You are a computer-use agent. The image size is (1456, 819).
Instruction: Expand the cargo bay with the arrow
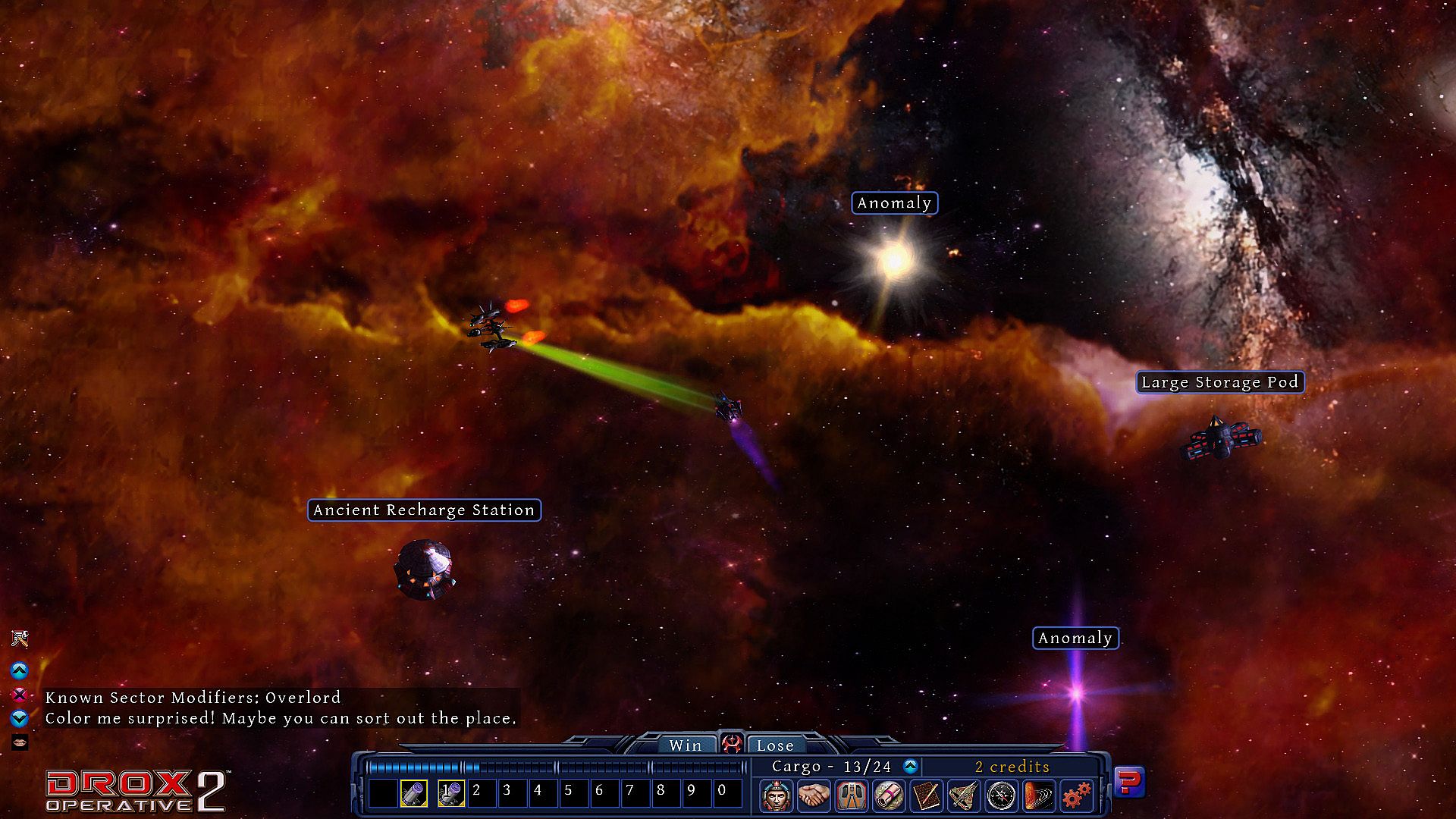(911, 767)
